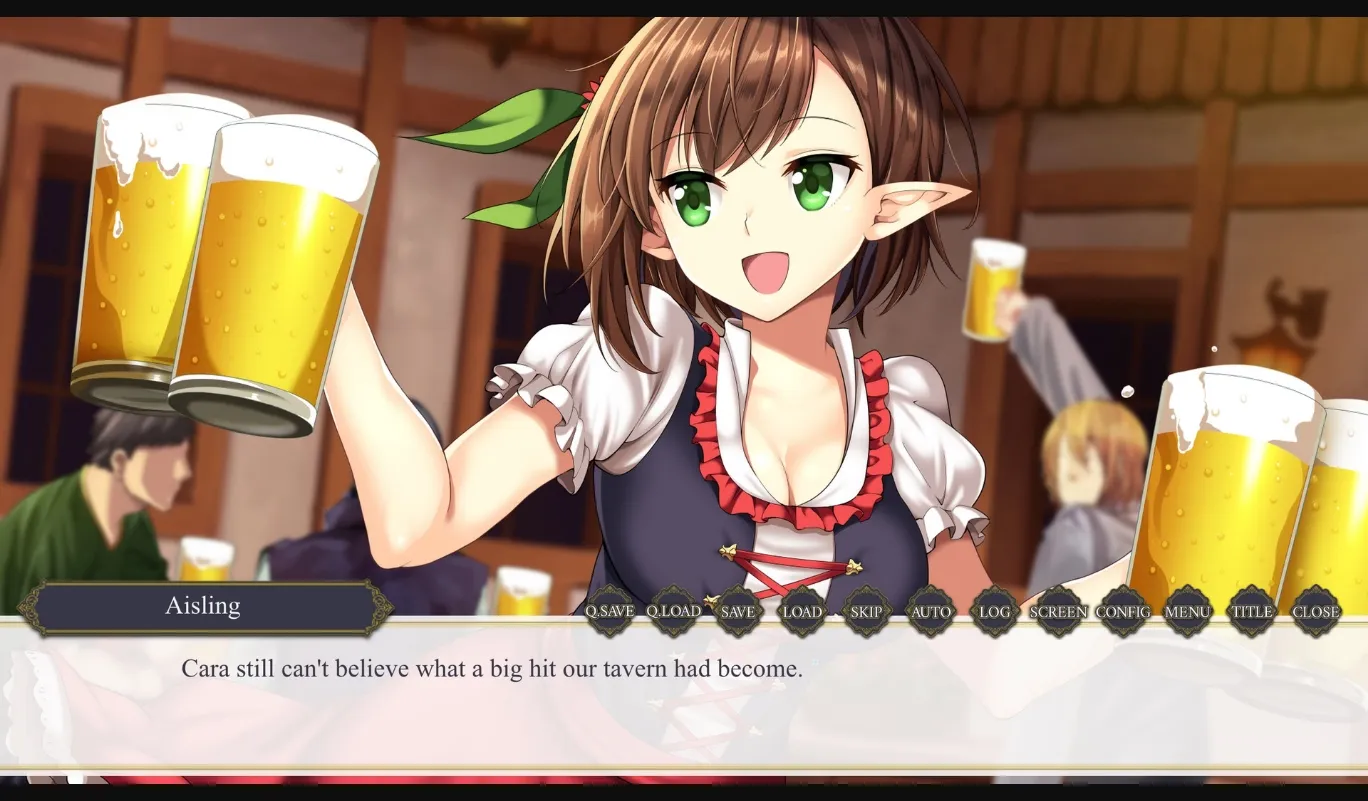This screenshot has height=801, width=1368.
Task: Open the CONFIG settings
Action: click(1123, 610)
